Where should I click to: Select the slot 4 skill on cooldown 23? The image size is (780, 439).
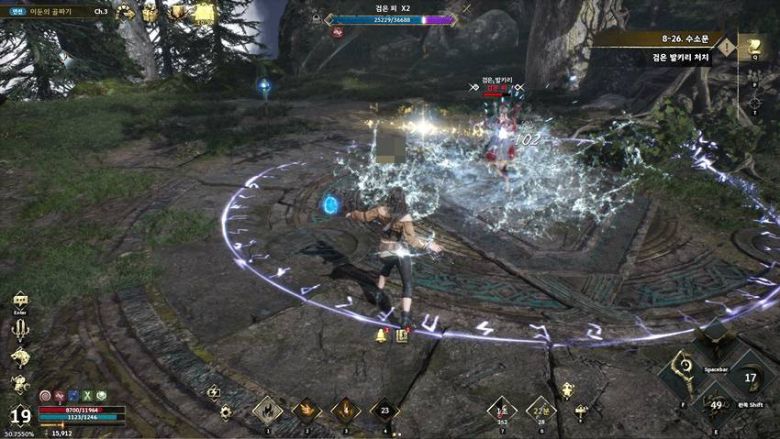[x=384, y=409]
